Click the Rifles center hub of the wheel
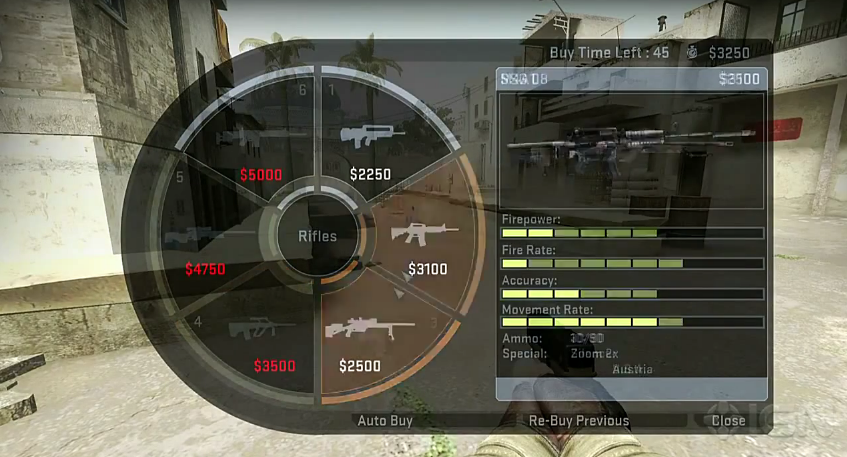The height and width of the screenshot is (457, 847). click(x=317, y=236)
